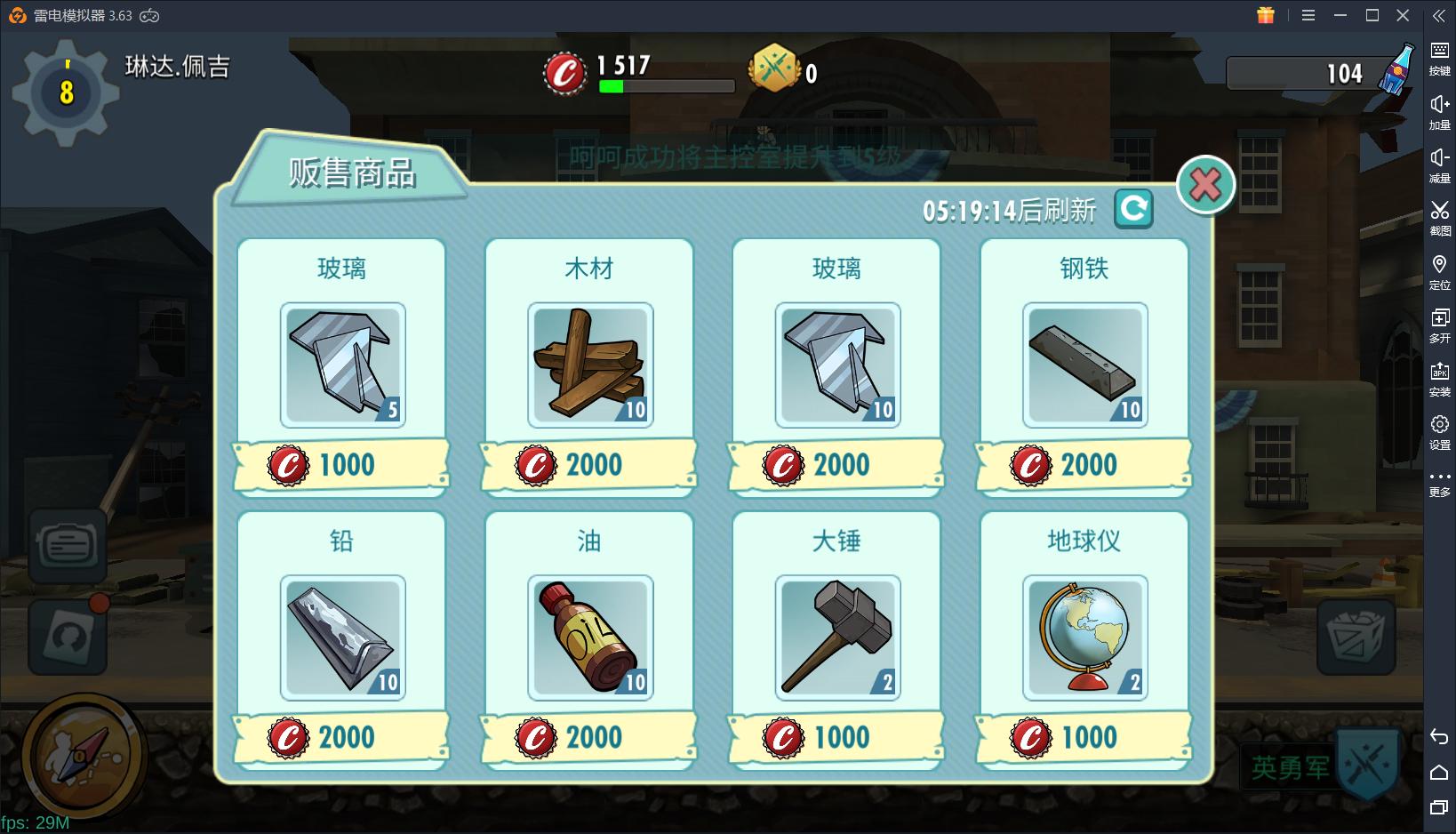
Task: Select the 木材 wood item in shop
Action: pos(588,365)
